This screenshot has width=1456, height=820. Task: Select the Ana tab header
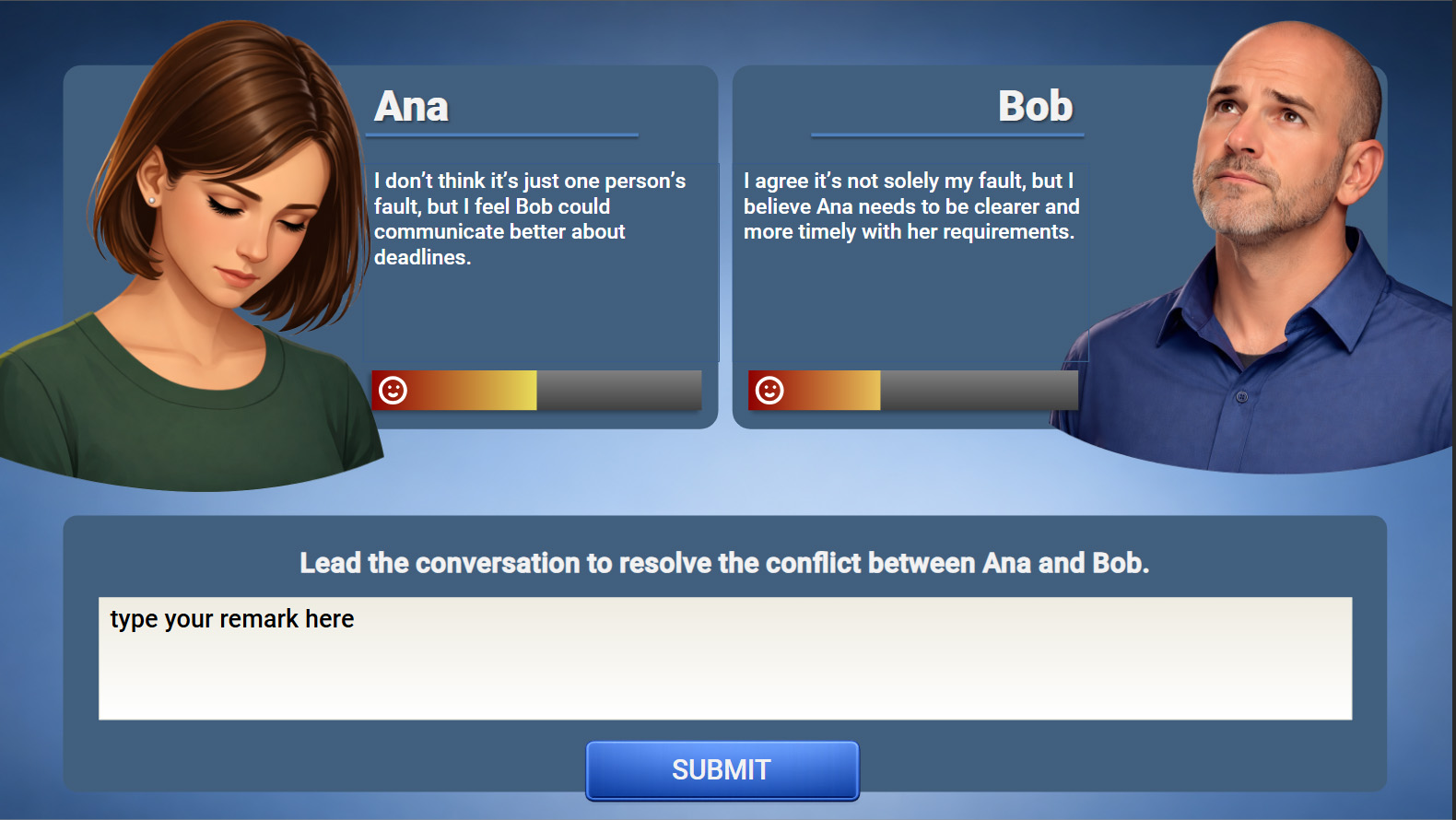[x=411, y=105]
